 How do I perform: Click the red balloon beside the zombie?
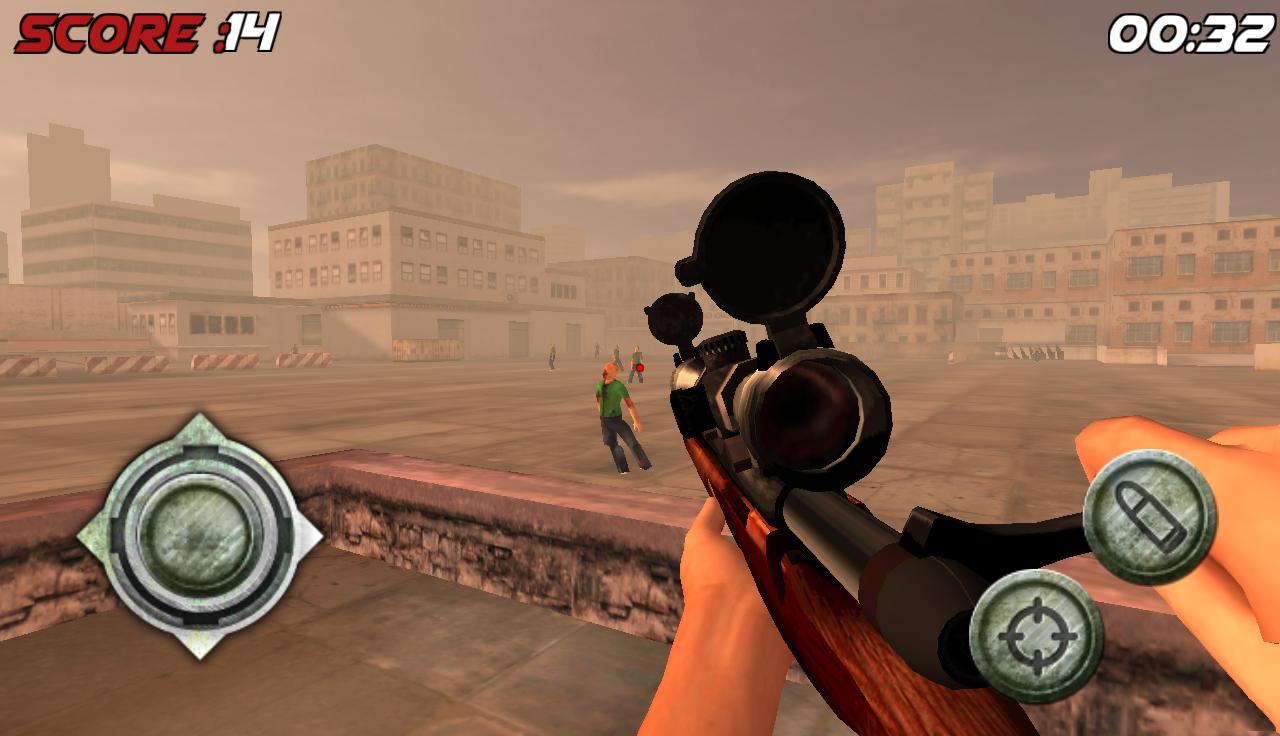coord(639,366)
